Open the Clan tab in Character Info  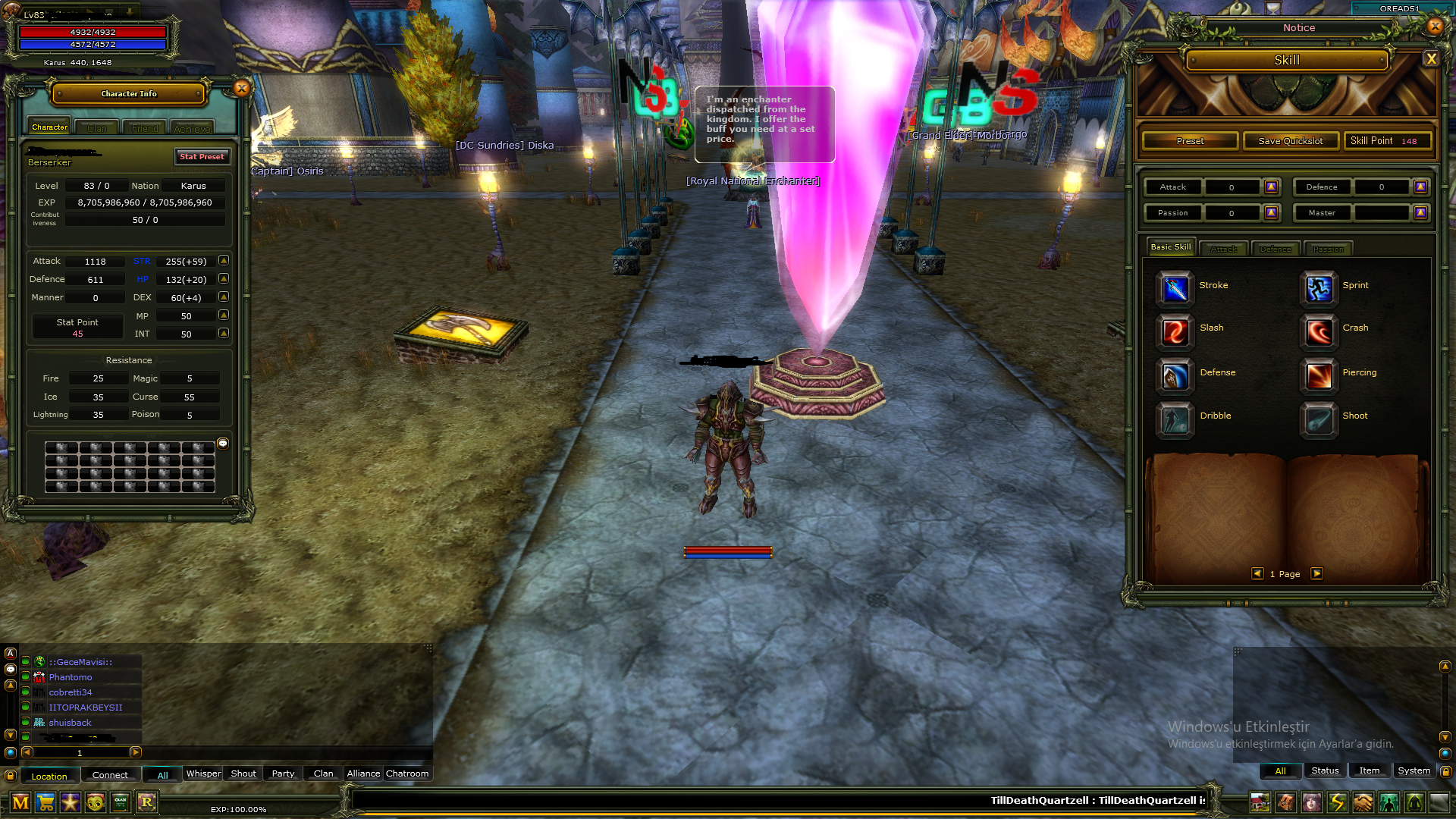pos(96,127)
